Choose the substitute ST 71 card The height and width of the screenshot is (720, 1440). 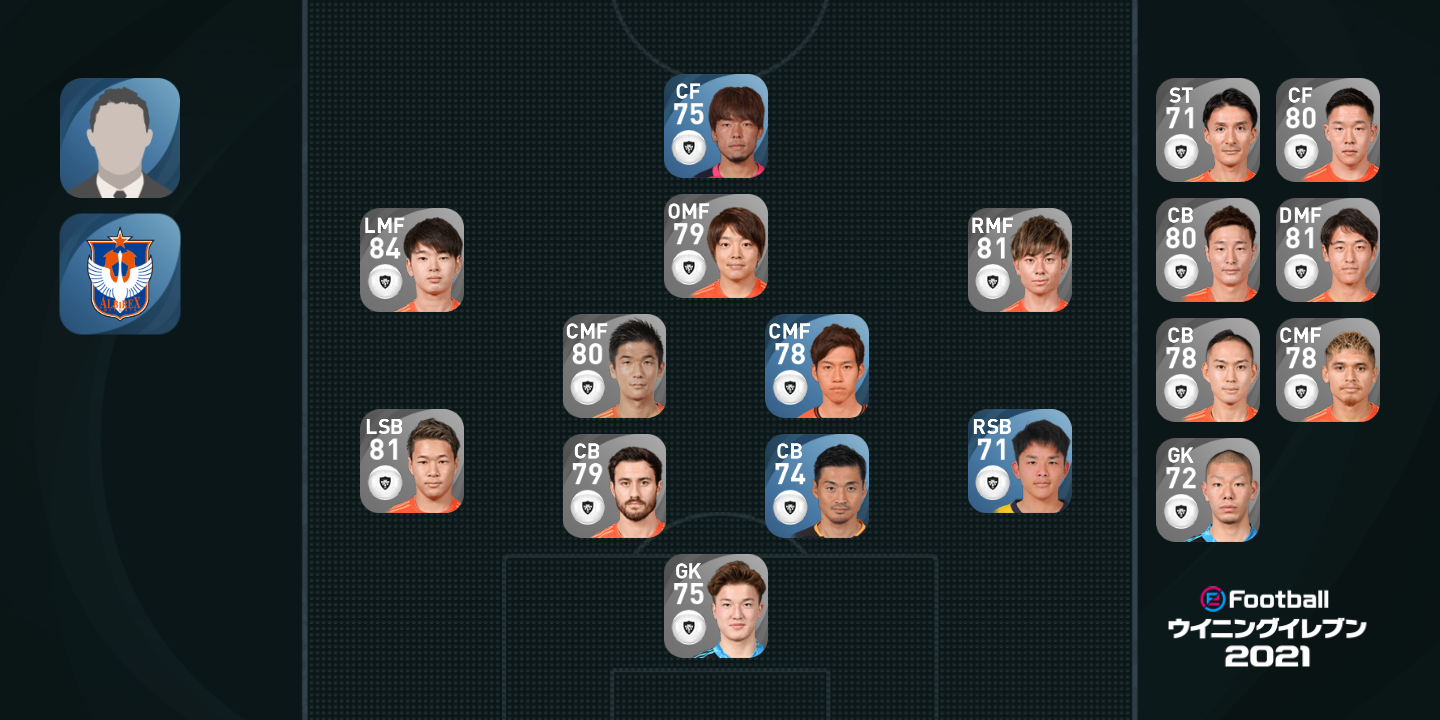click(1208, 130)
